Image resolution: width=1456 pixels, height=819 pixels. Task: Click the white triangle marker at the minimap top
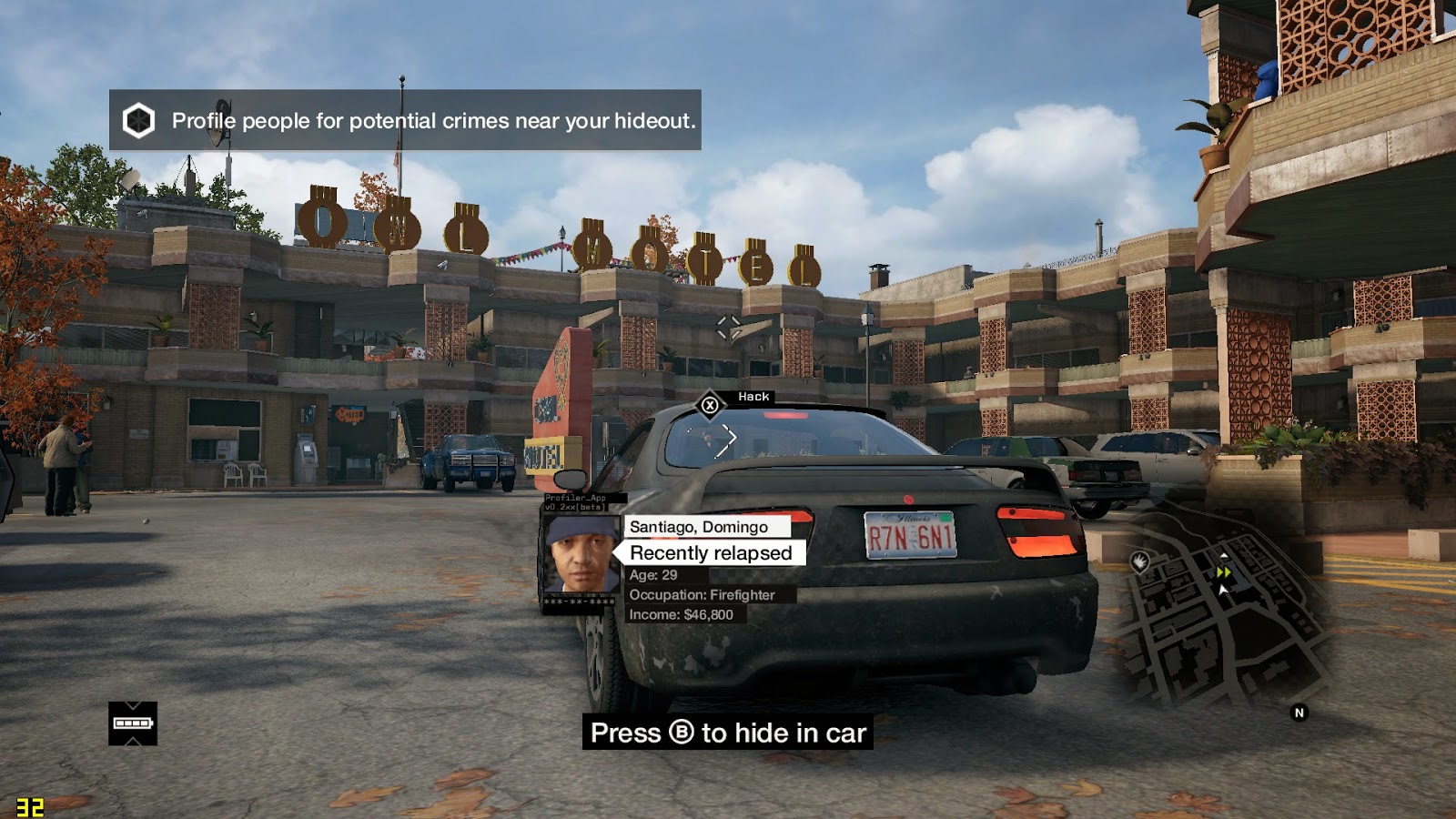click(1224, 556)
